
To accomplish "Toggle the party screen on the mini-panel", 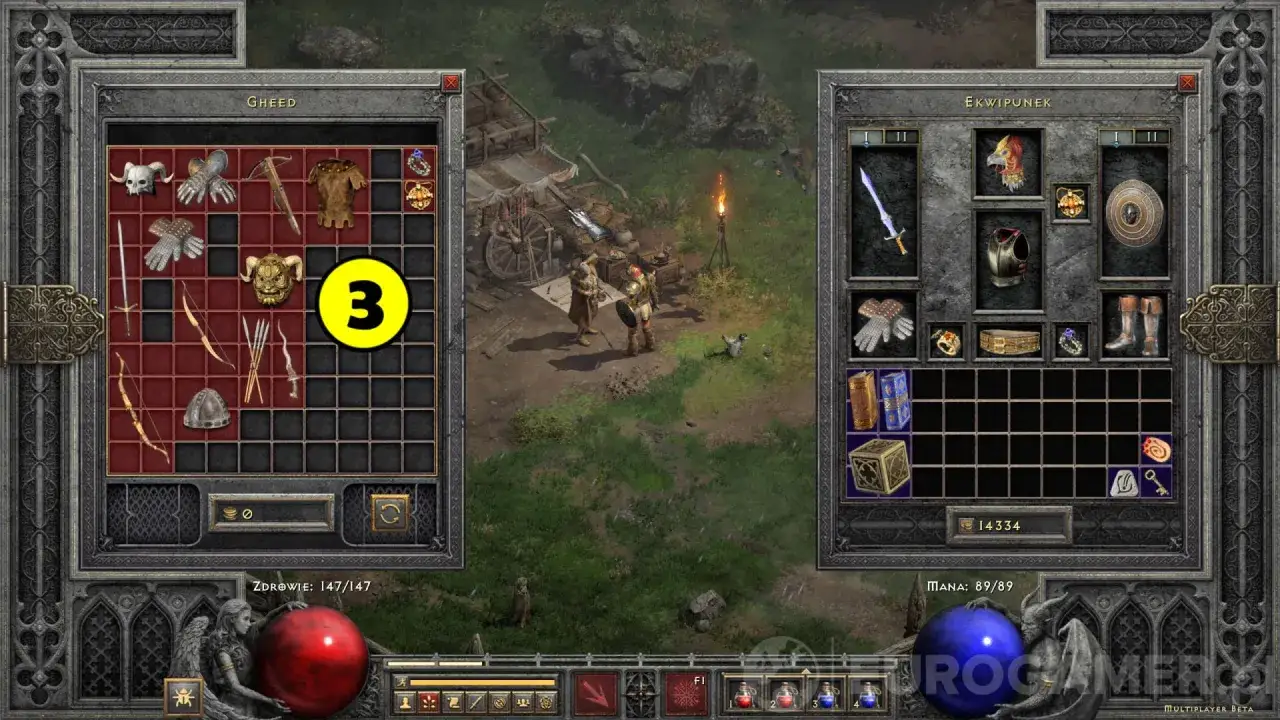I will tap(521, 701).
